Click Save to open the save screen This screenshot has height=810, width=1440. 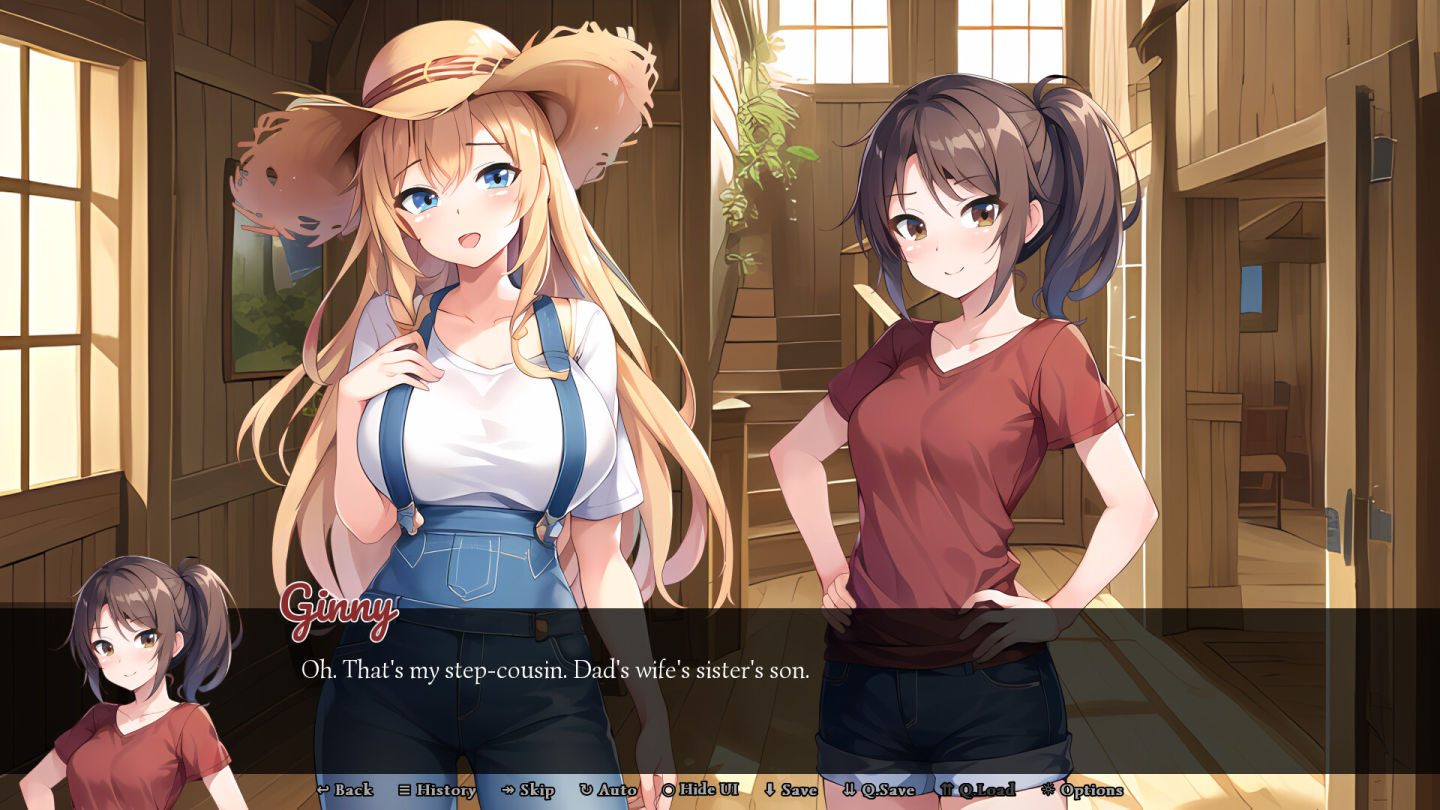click(x=795, y=790)
